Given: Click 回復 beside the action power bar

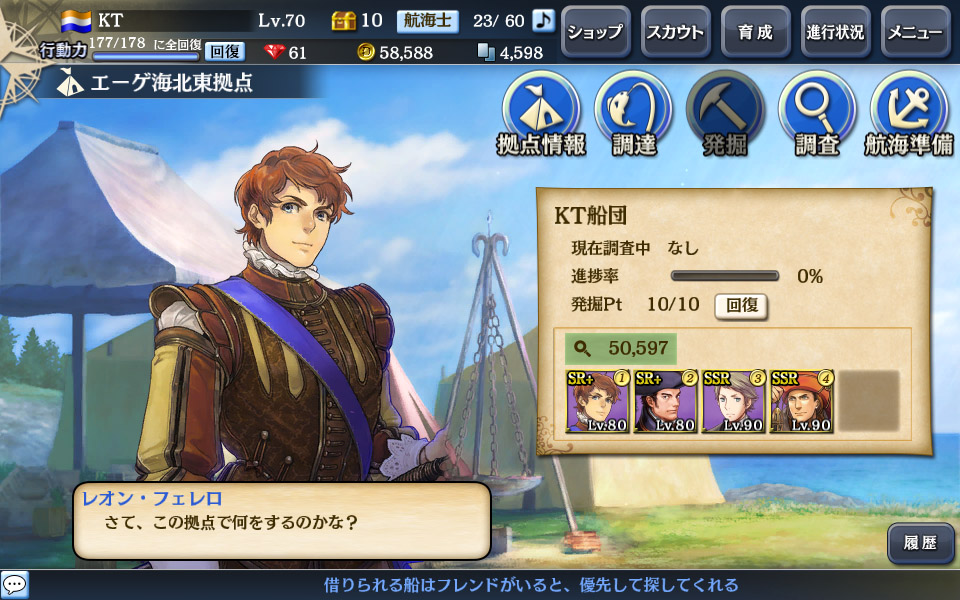Looking at the screenshot, I should pos(225,52).
